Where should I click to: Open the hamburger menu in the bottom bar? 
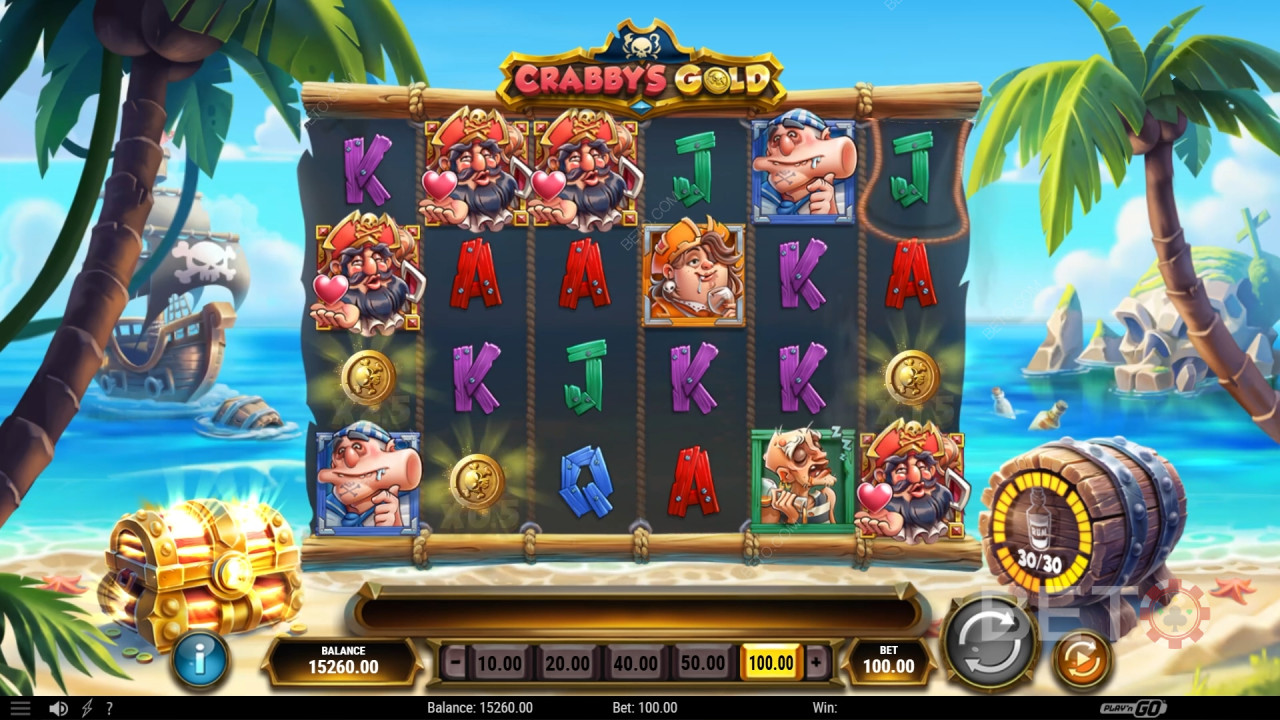(19, 708)
